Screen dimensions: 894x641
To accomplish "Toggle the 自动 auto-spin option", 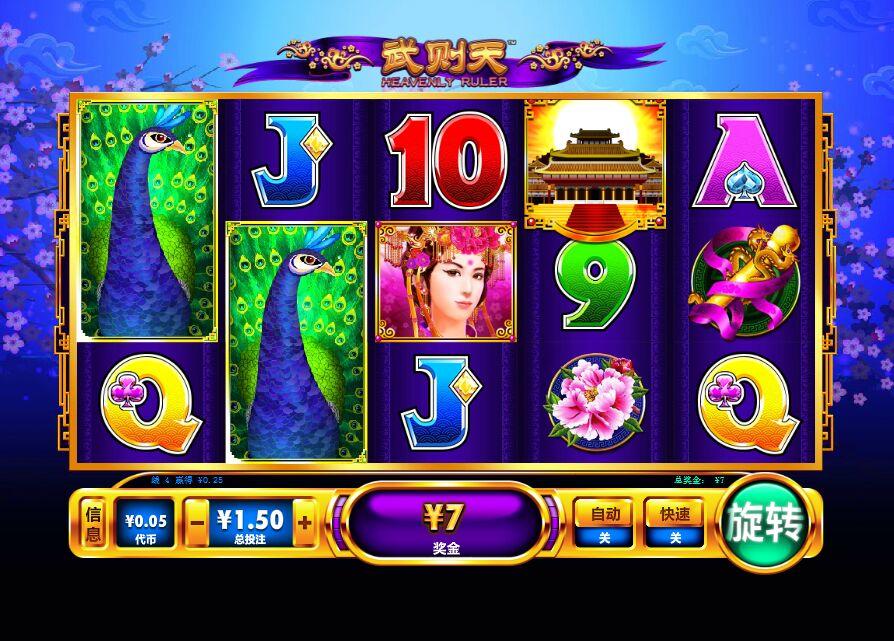I will coord(605,524).
